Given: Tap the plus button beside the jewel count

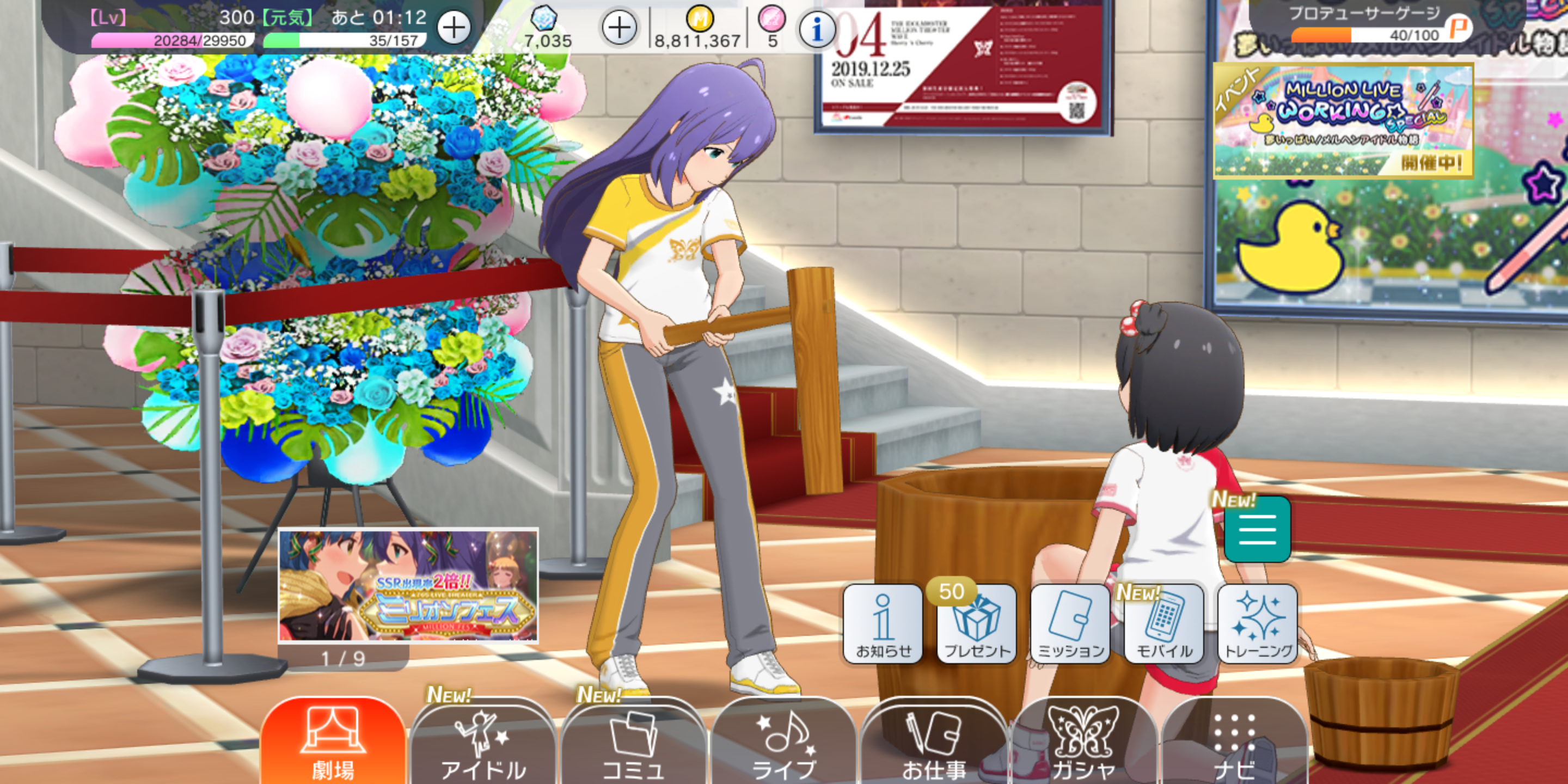Looking at the screenshot, I should click(619, 28).
